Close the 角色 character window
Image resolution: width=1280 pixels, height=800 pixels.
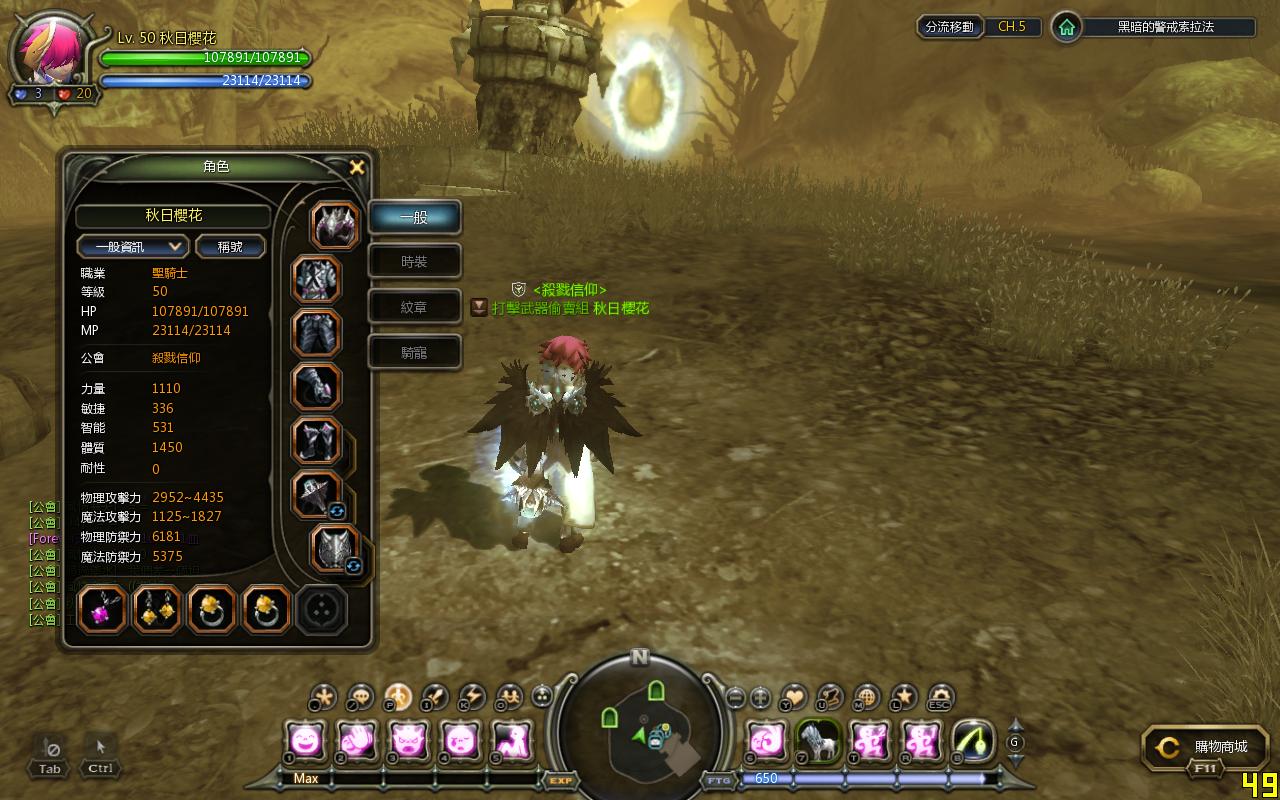(x=356, y=167)
